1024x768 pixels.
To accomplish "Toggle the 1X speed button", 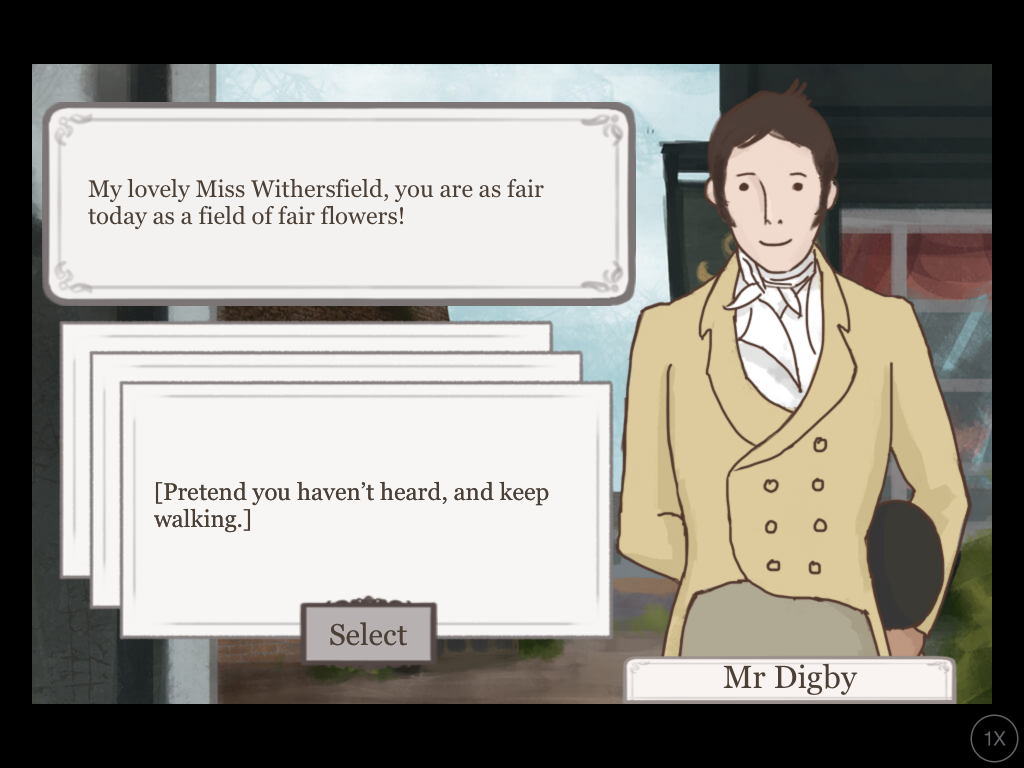I will pyautogui.click(x=993, y=739).
